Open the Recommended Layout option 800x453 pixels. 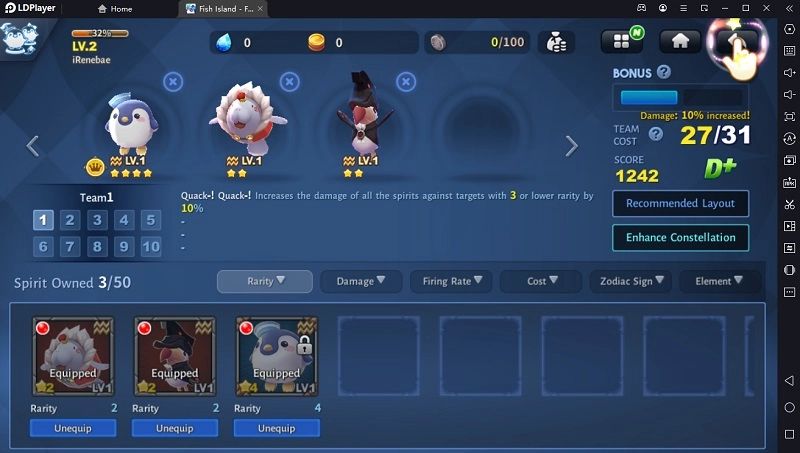(x=680, y=203)
